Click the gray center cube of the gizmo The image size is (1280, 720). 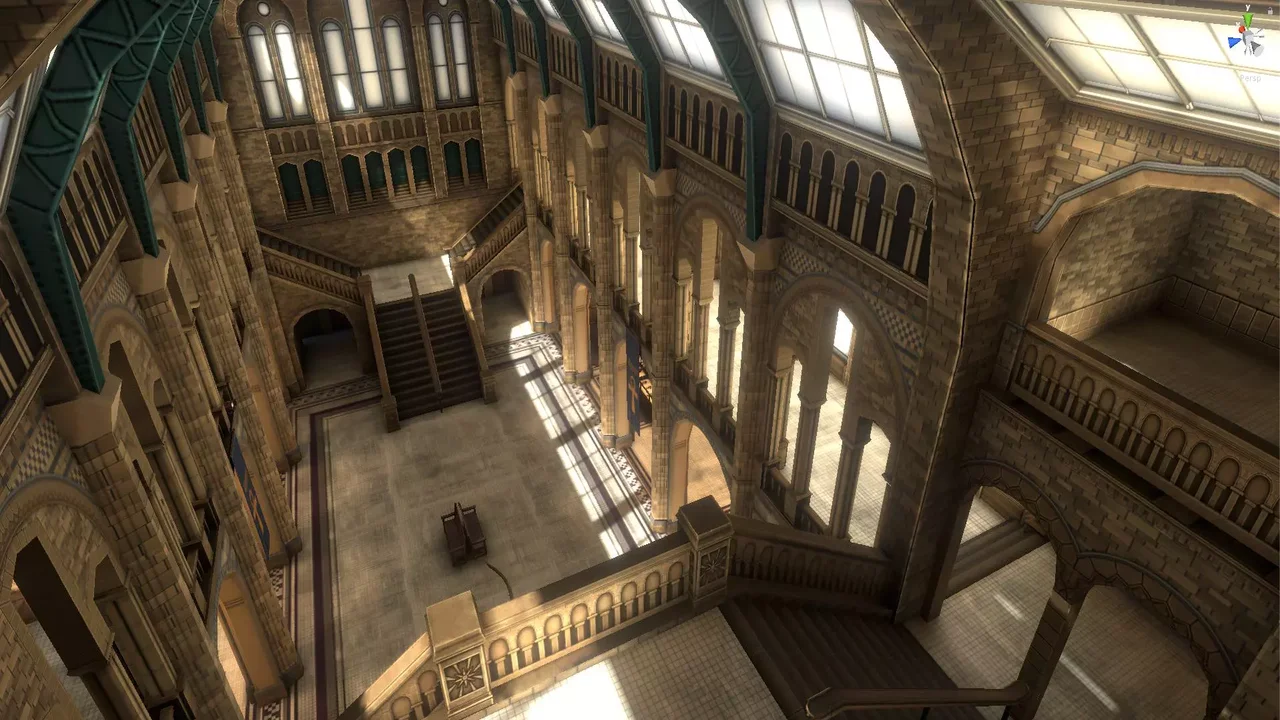[1248, 38]
